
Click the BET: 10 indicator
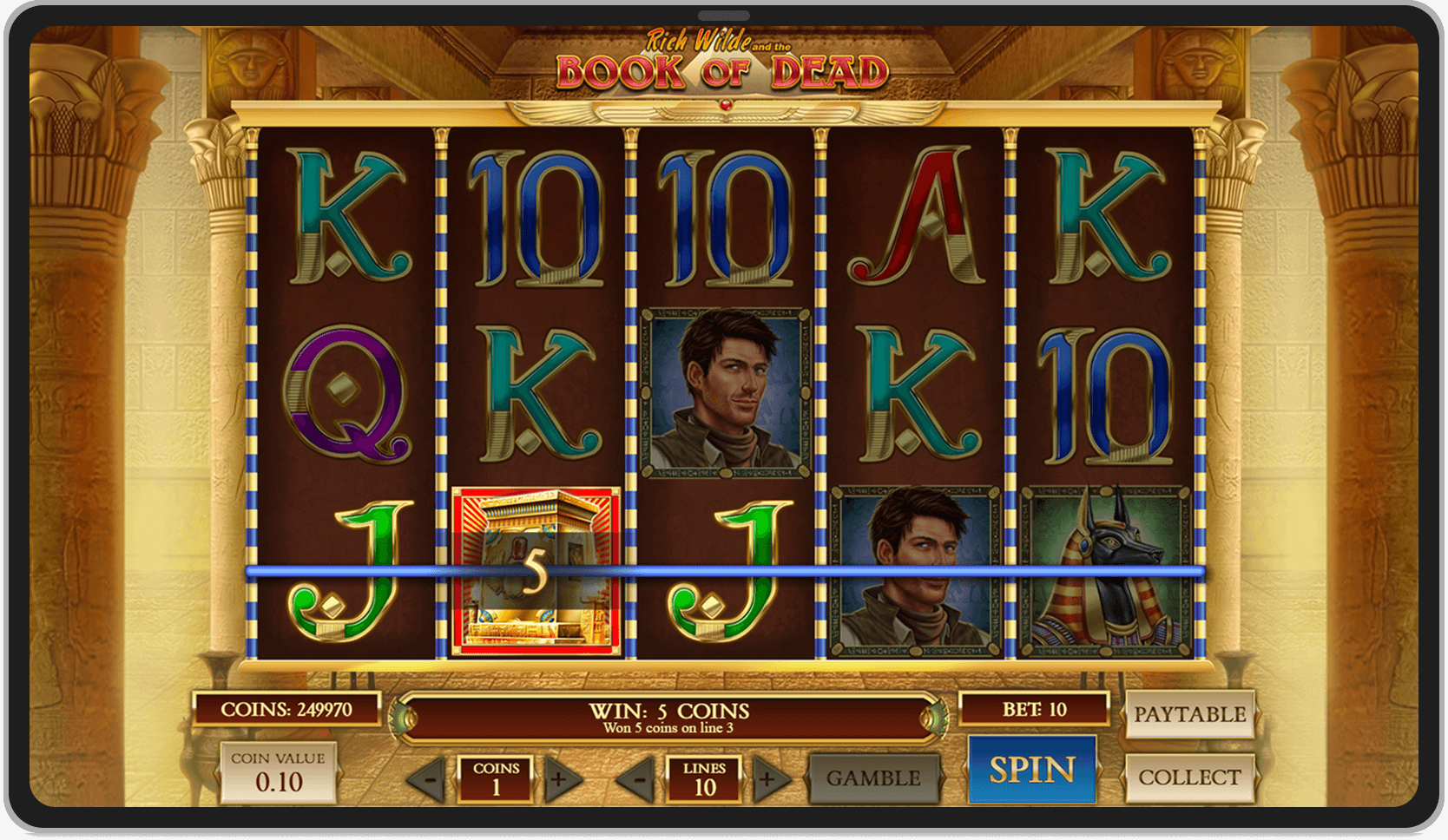(1035, 708)
